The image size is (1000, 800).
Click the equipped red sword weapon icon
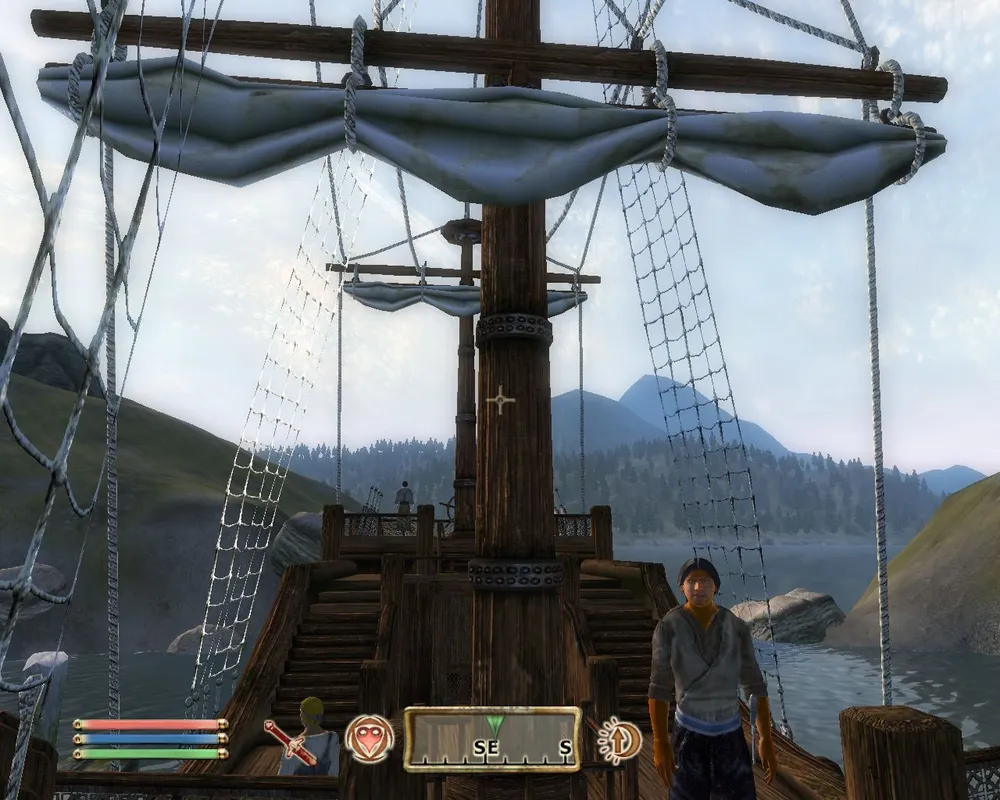291,740
